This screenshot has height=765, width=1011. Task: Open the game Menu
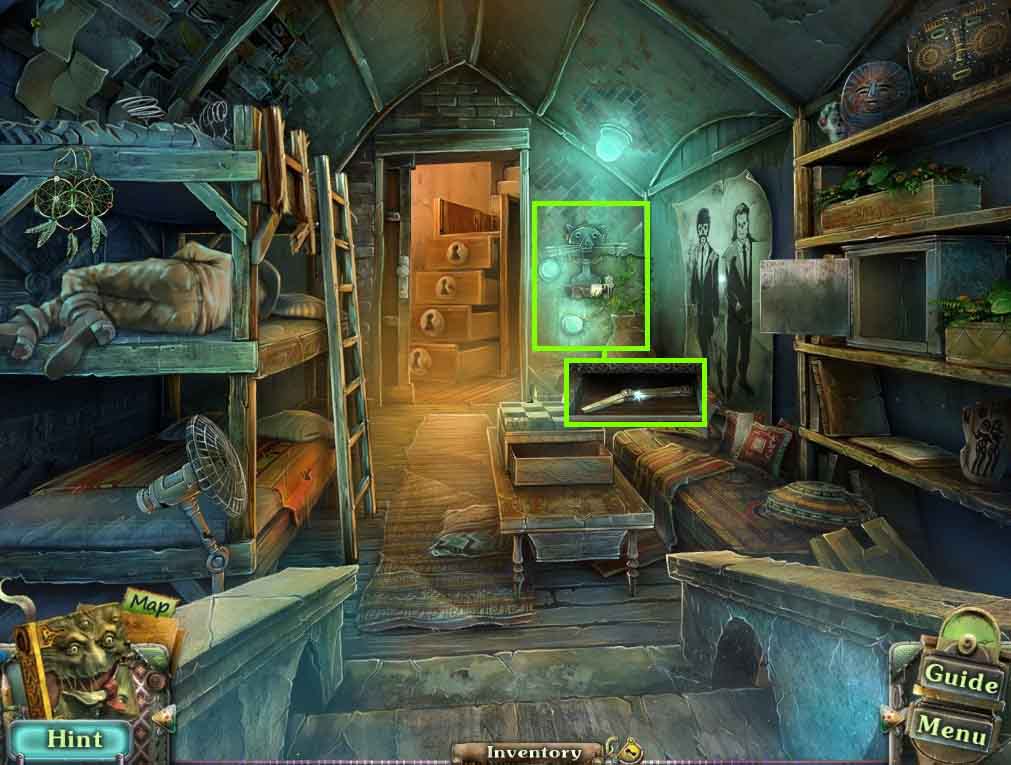951,727
